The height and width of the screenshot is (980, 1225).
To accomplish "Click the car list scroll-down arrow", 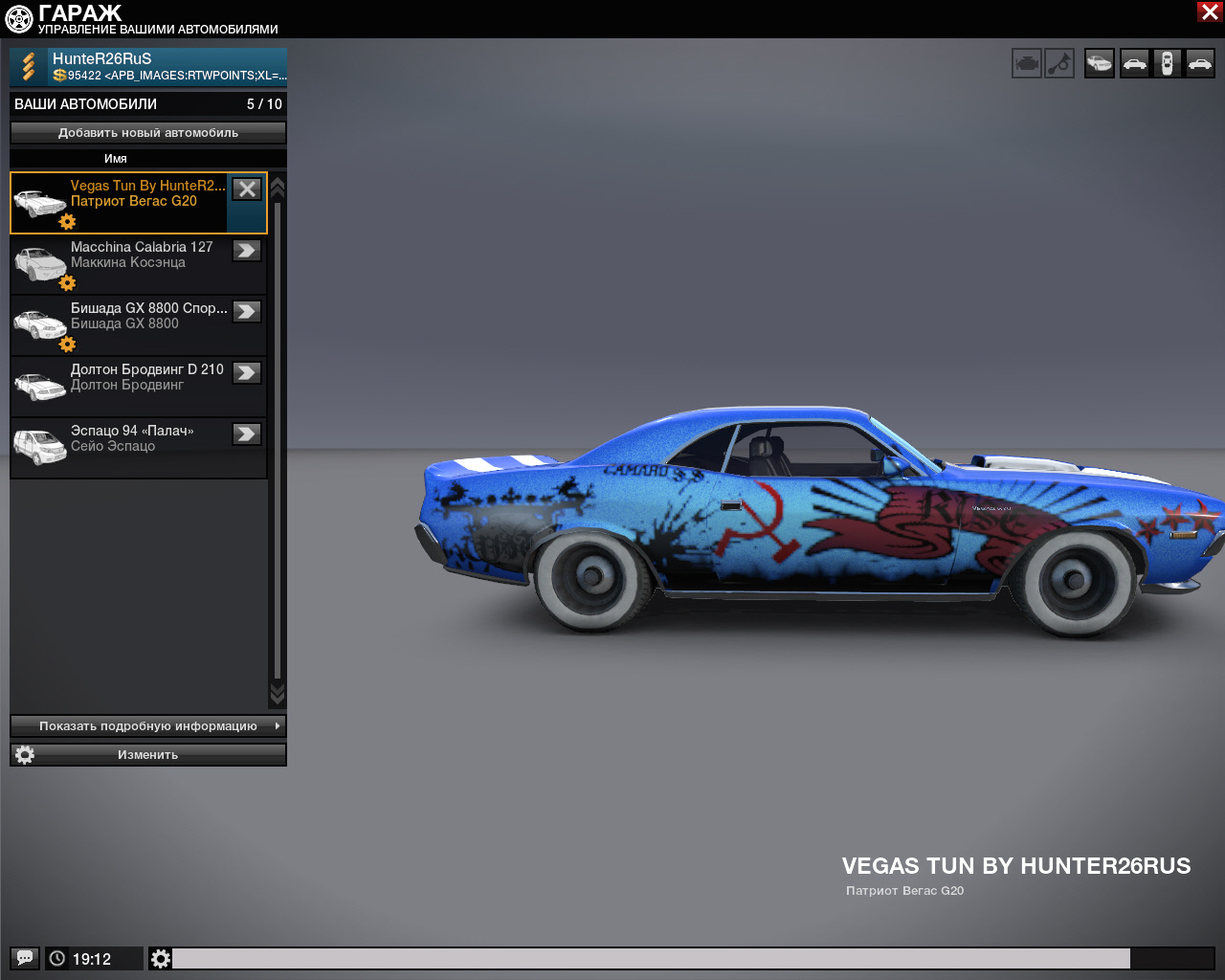I will pyautogui.click(x=278, y=693).
